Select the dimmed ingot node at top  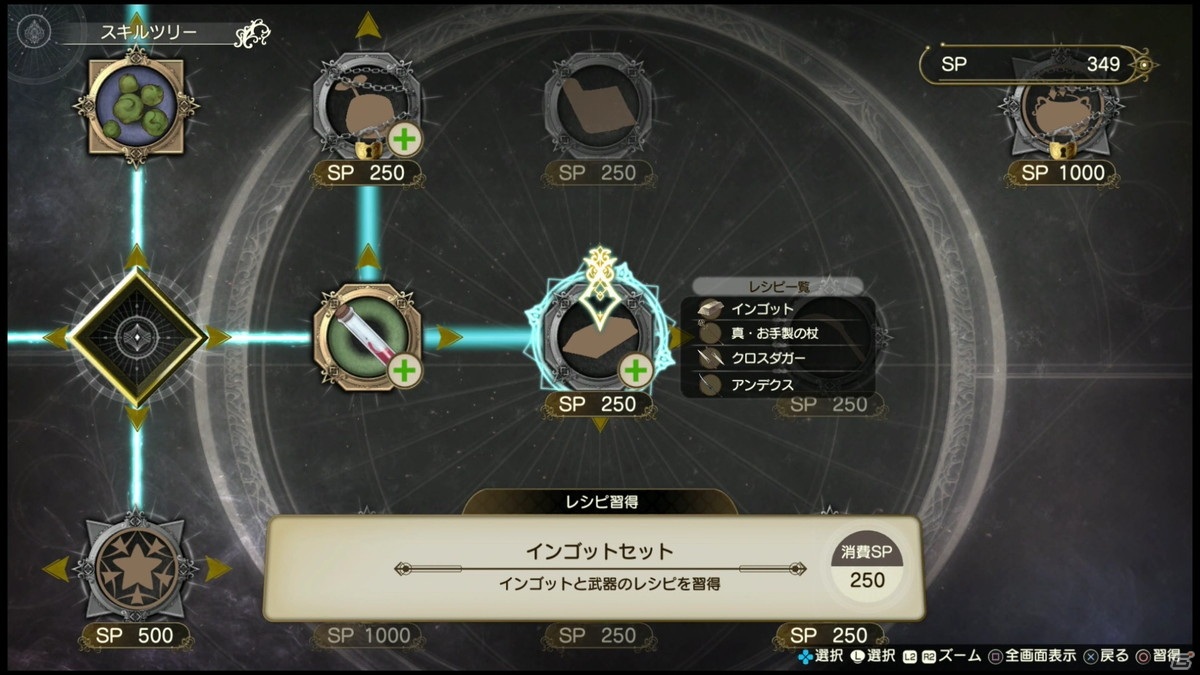click(598, 105)
